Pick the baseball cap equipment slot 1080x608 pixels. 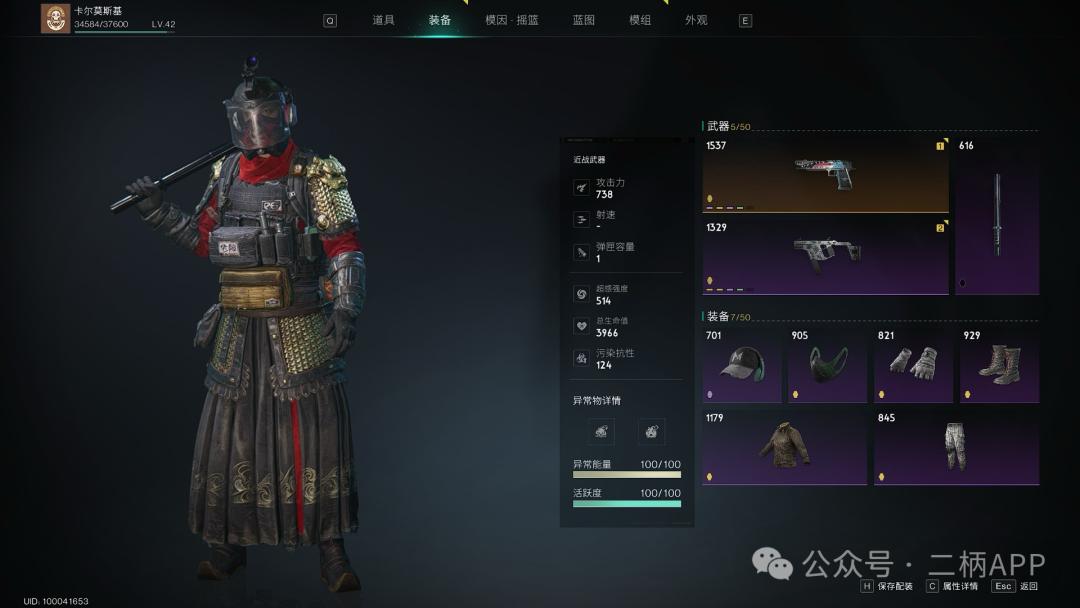click(x=741, y=365)
